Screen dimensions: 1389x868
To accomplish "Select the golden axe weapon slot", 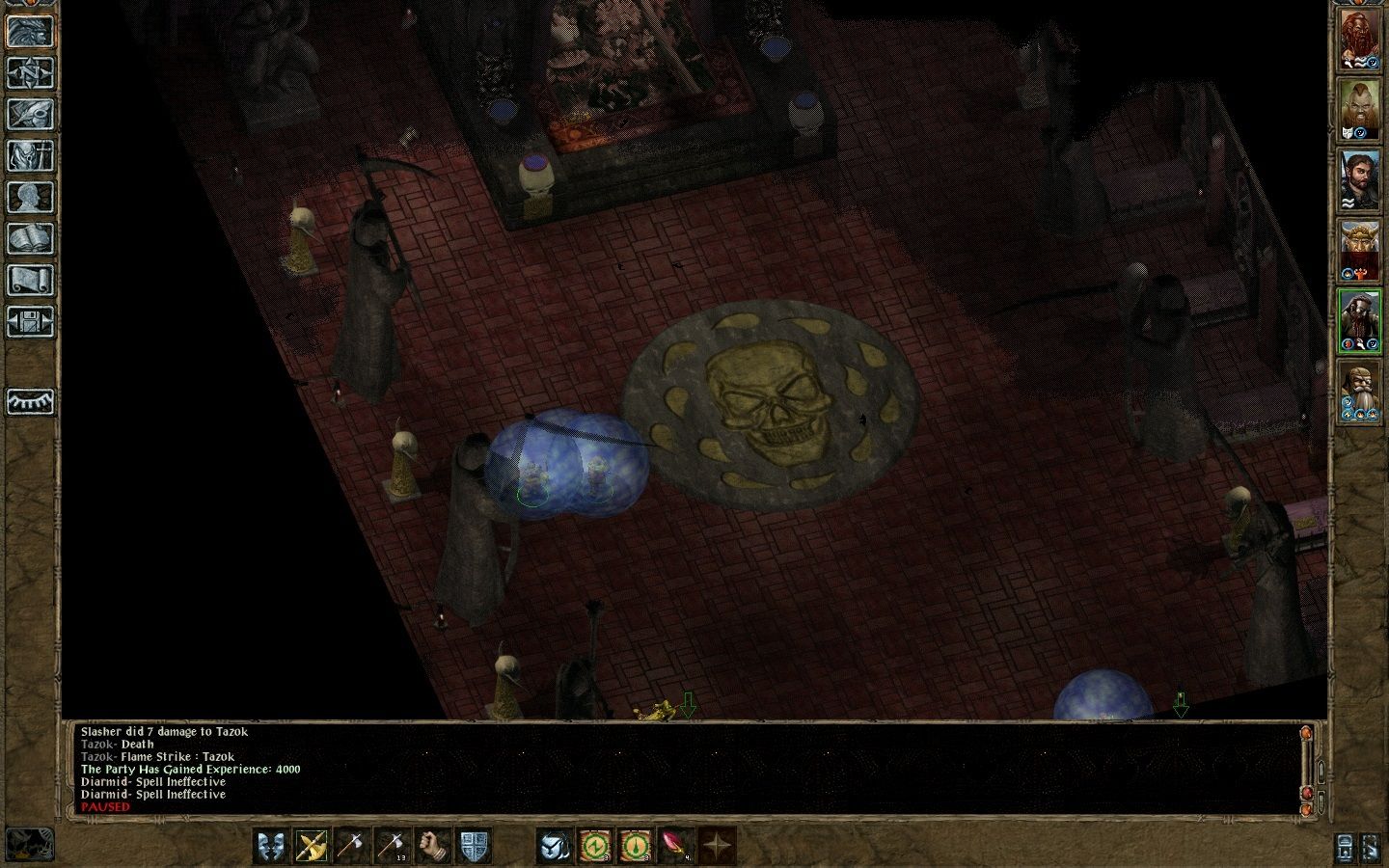I will pyautogui.click(x=312, y=846).
